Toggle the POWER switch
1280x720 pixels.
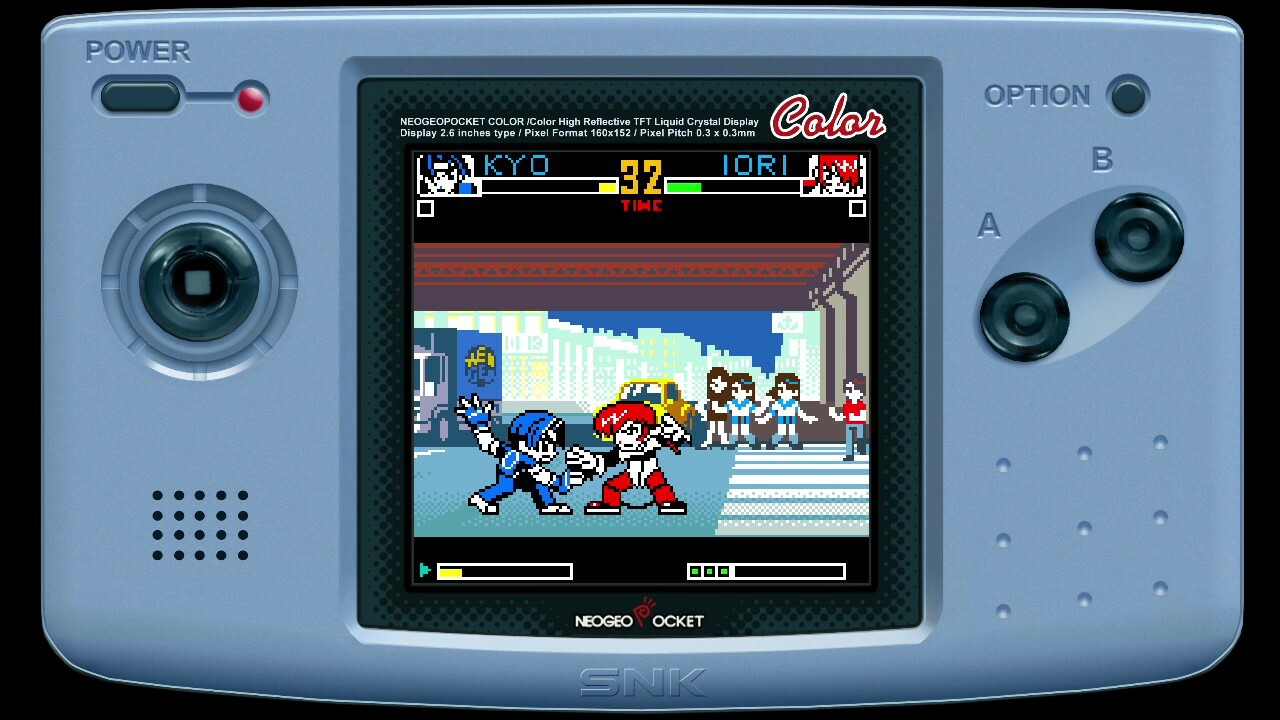[x=141, y=97]
